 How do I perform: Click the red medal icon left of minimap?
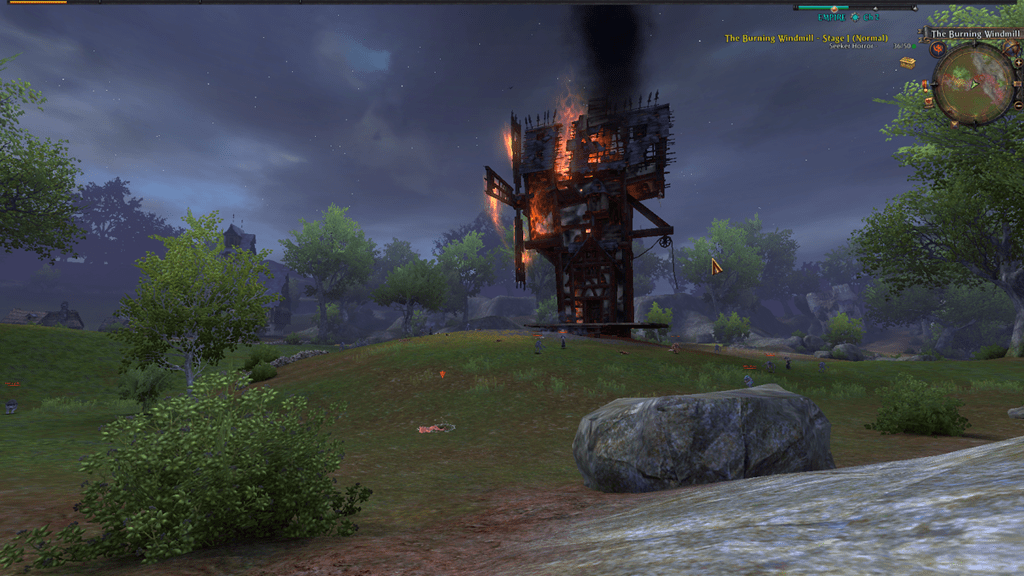(925, 85)
